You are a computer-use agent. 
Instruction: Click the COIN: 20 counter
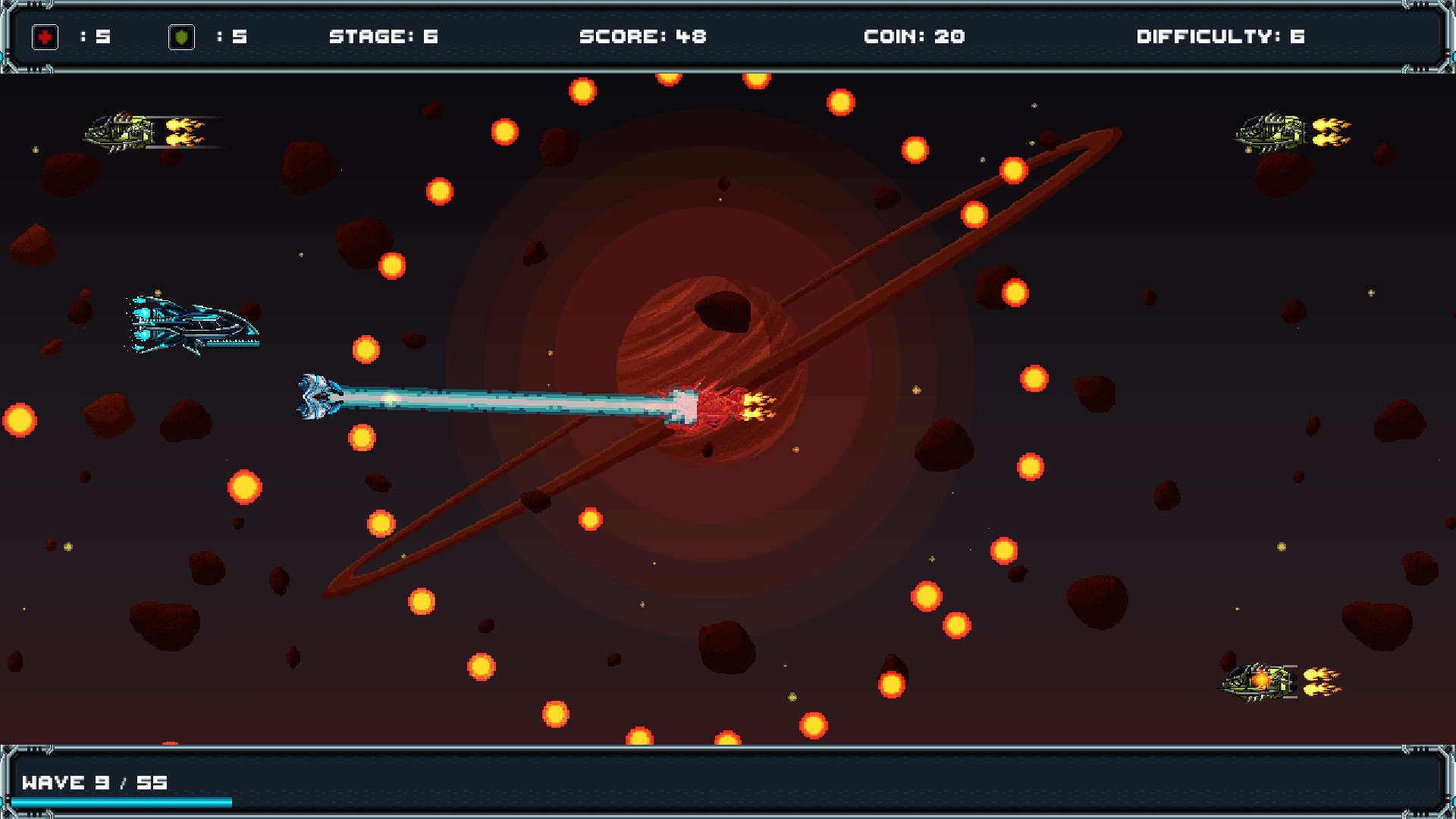(914, 35)
